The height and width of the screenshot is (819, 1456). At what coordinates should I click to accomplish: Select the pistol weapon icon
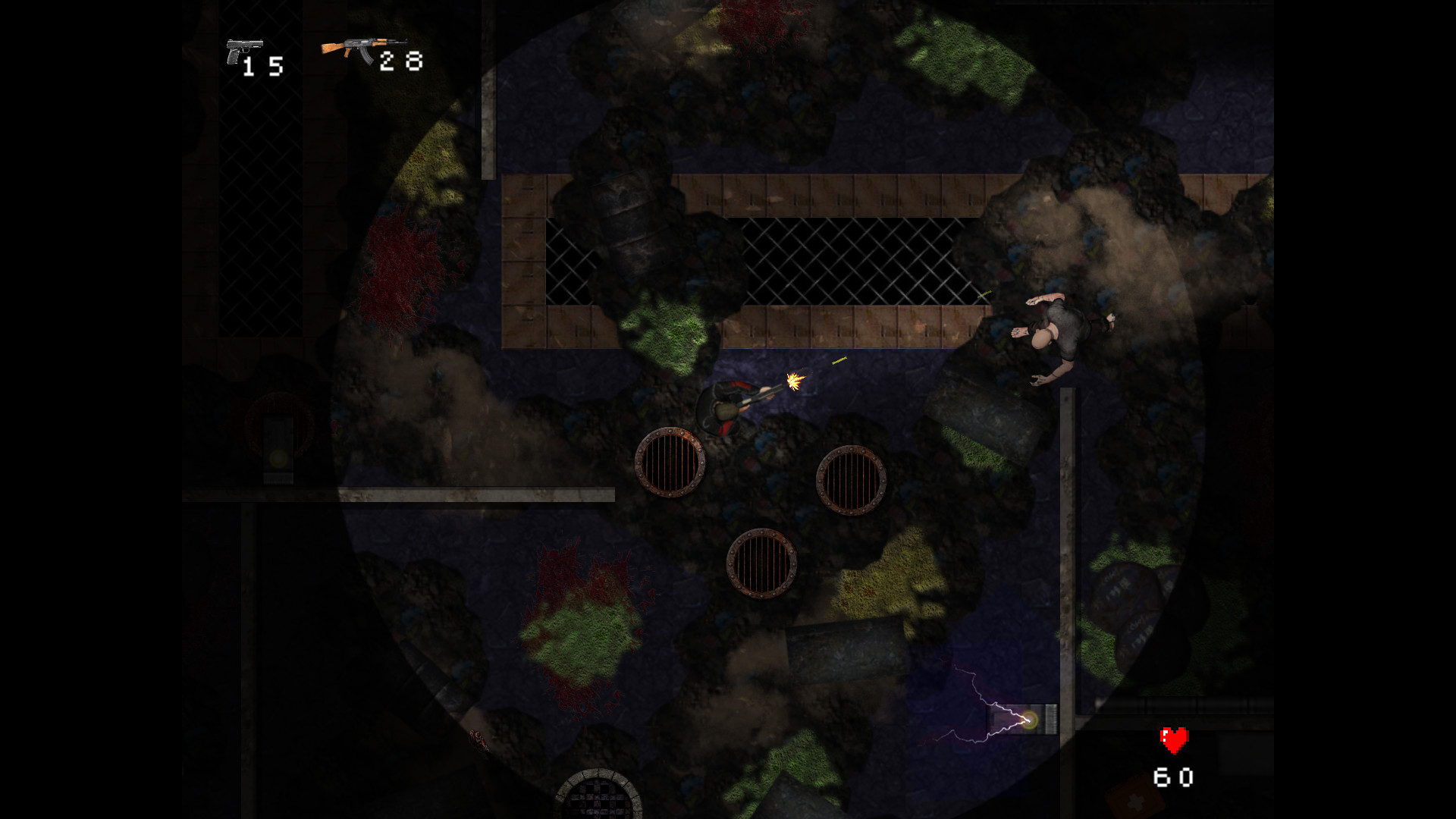point(243,51)
